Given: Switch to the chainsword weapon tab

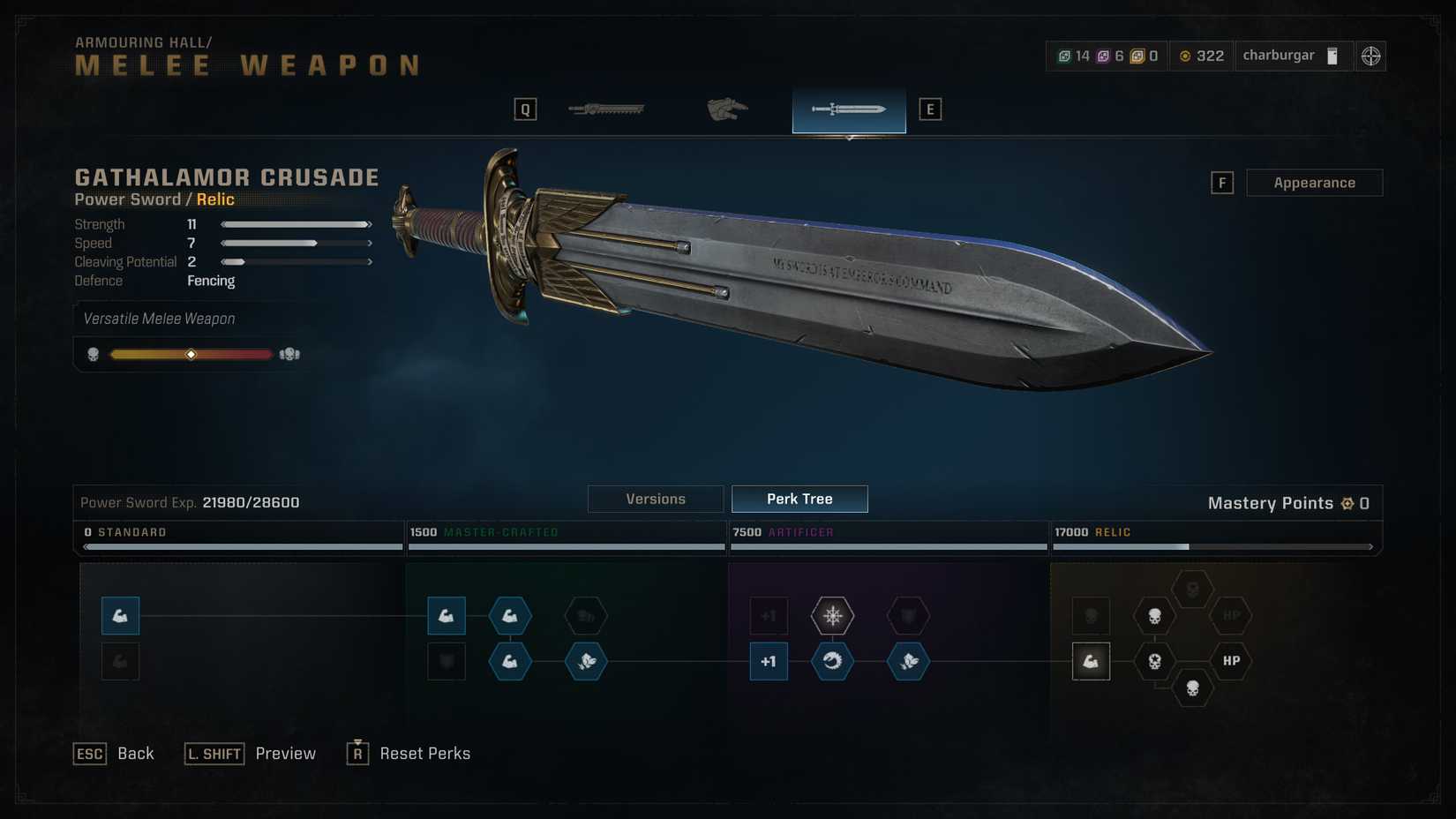Looking at the screenshot, I should coord(607,109).
